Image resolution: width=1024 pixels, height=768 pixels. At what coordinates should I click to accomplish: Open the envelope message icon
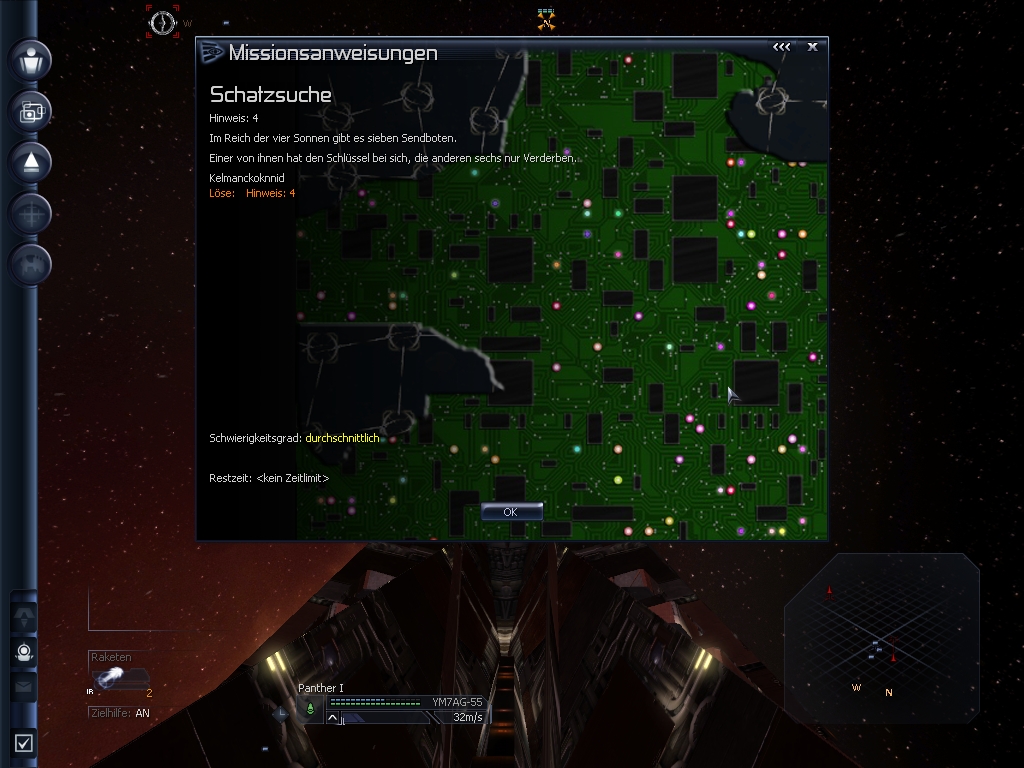(x=24, y=687)
